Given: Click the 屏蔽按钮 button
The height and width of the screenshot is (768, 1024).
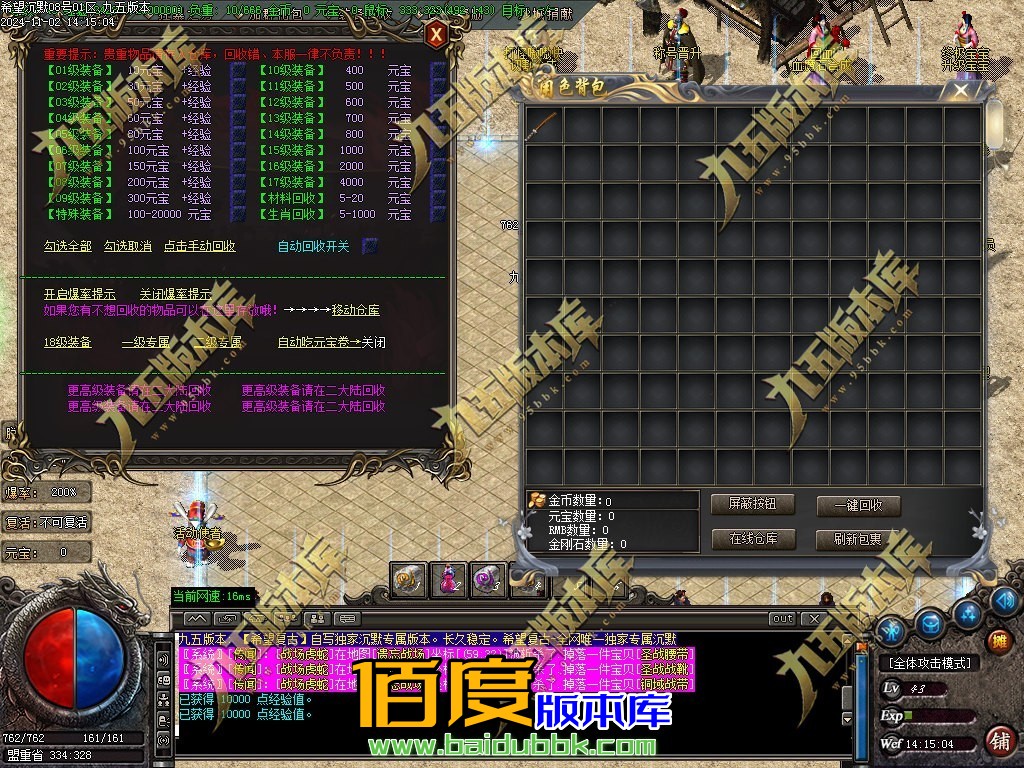Looking at the screenshot, I should pos(752,504).
